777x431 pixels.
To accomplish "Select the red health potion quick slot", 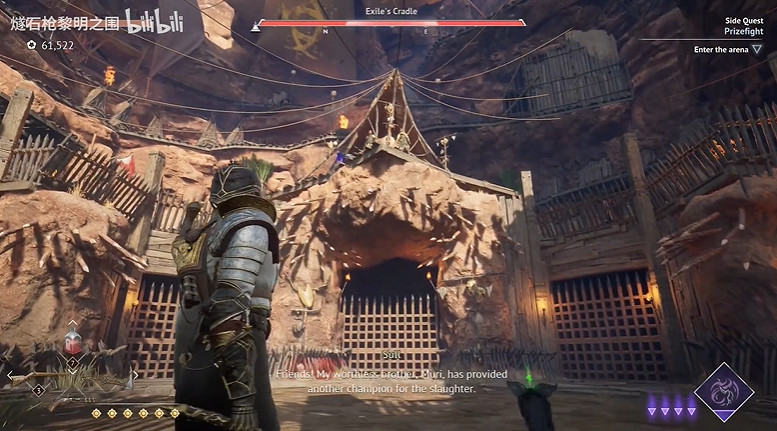I will tap(72, 344).
